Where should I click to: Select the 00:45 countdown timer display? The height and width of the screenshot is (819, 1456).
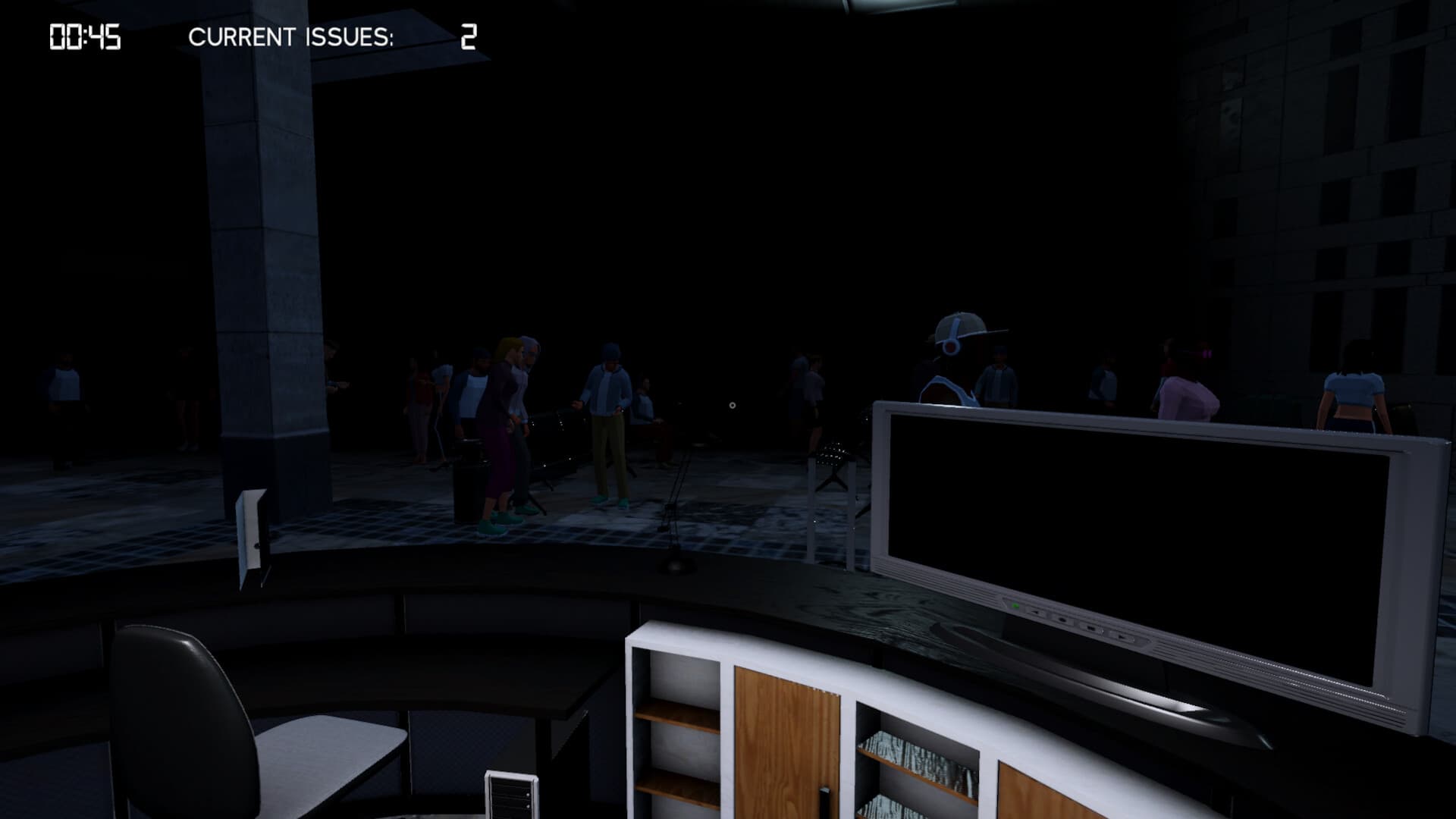(x=83, y=36)
